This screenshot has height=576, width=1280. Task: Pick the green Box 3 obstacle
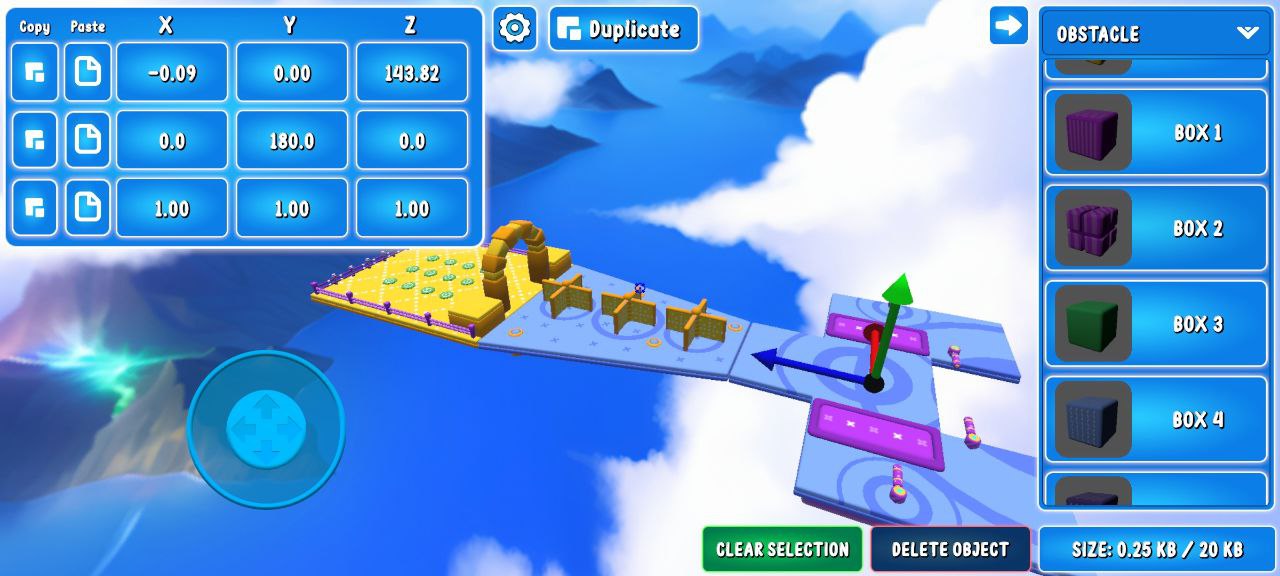point(1155,324)
